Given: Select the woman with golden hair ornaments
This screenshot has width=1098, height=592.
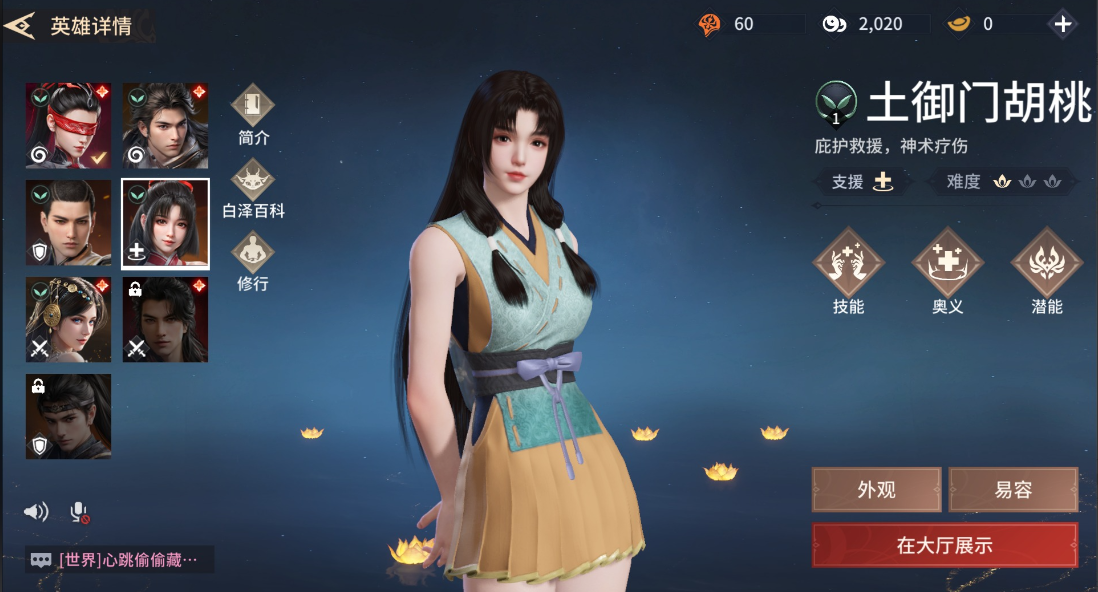Looking at the screenshot, I should pyautogui.click(x=68, y=319).
